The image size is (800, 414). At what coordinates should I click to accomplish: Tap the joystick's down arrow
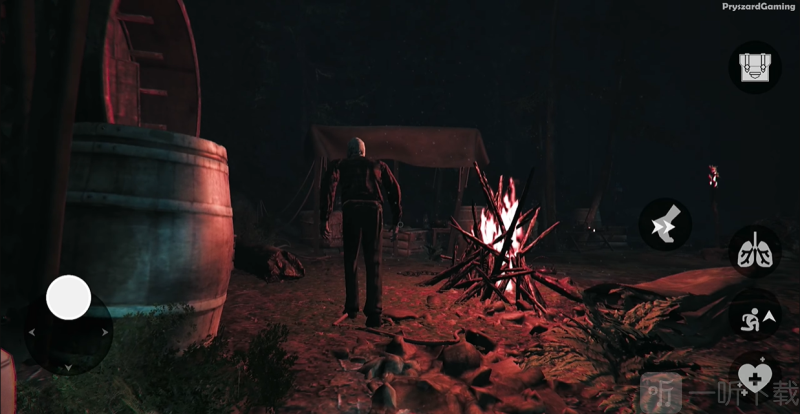click(x=68, y=368)
